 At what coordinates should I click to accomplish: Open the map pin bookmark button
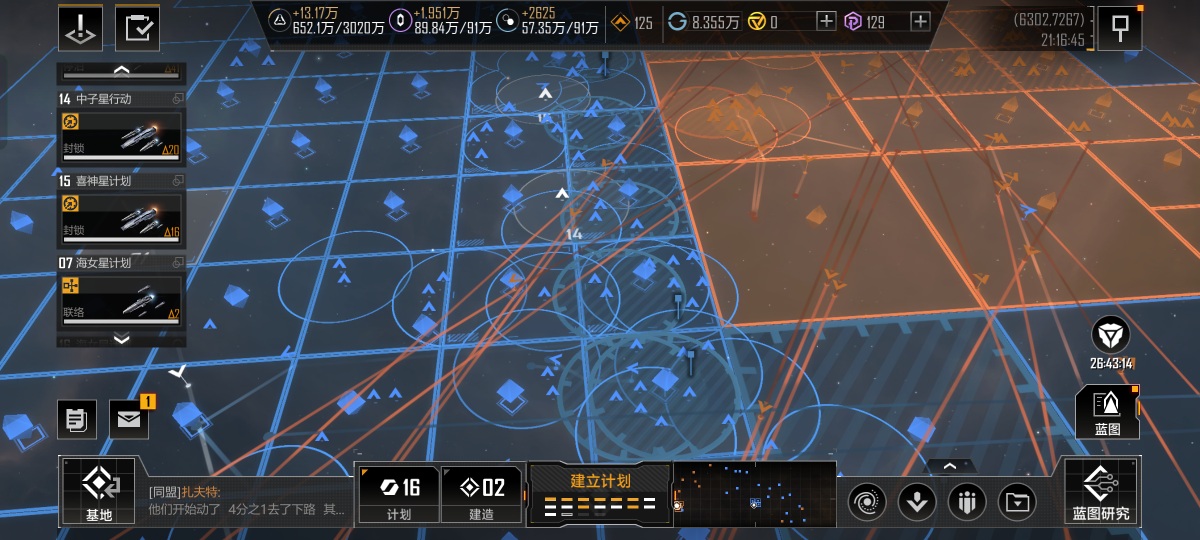(1120, 28)
